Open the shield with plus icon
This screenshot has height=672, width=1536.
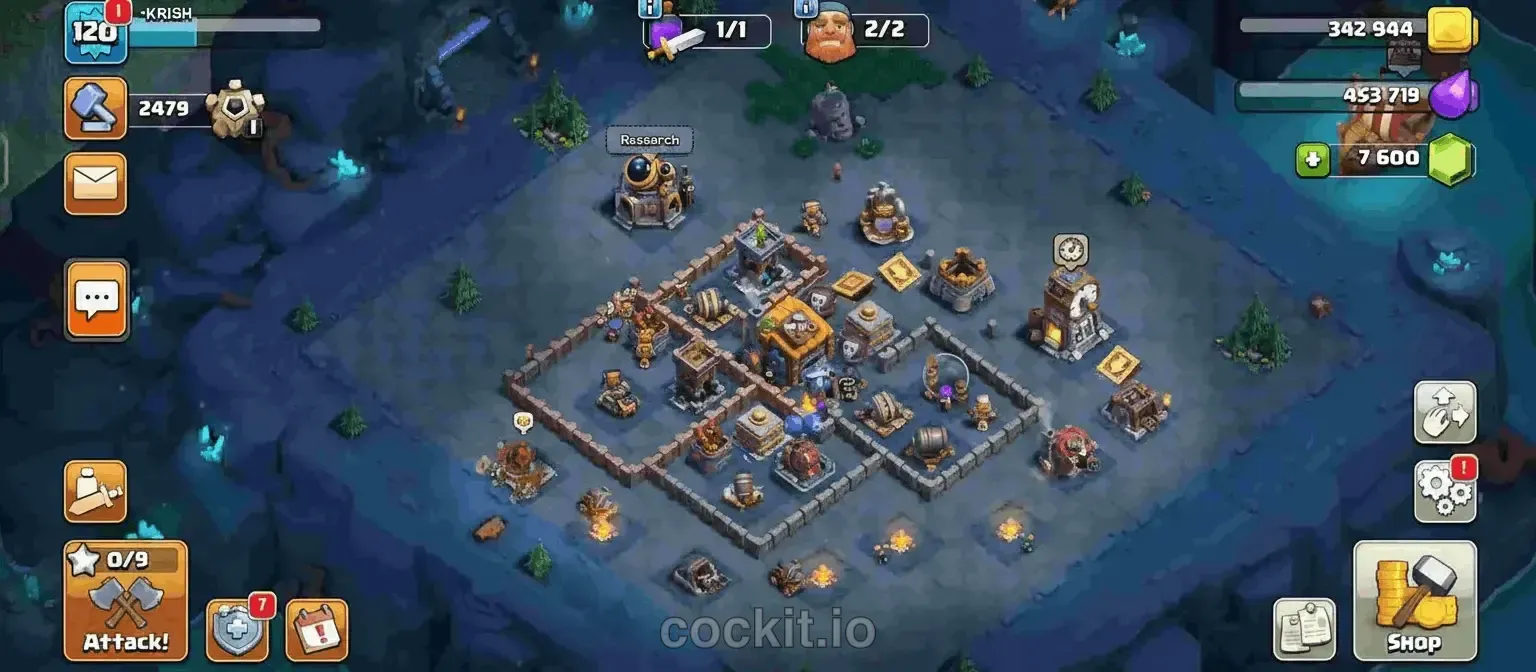click(x=237, y=630)
